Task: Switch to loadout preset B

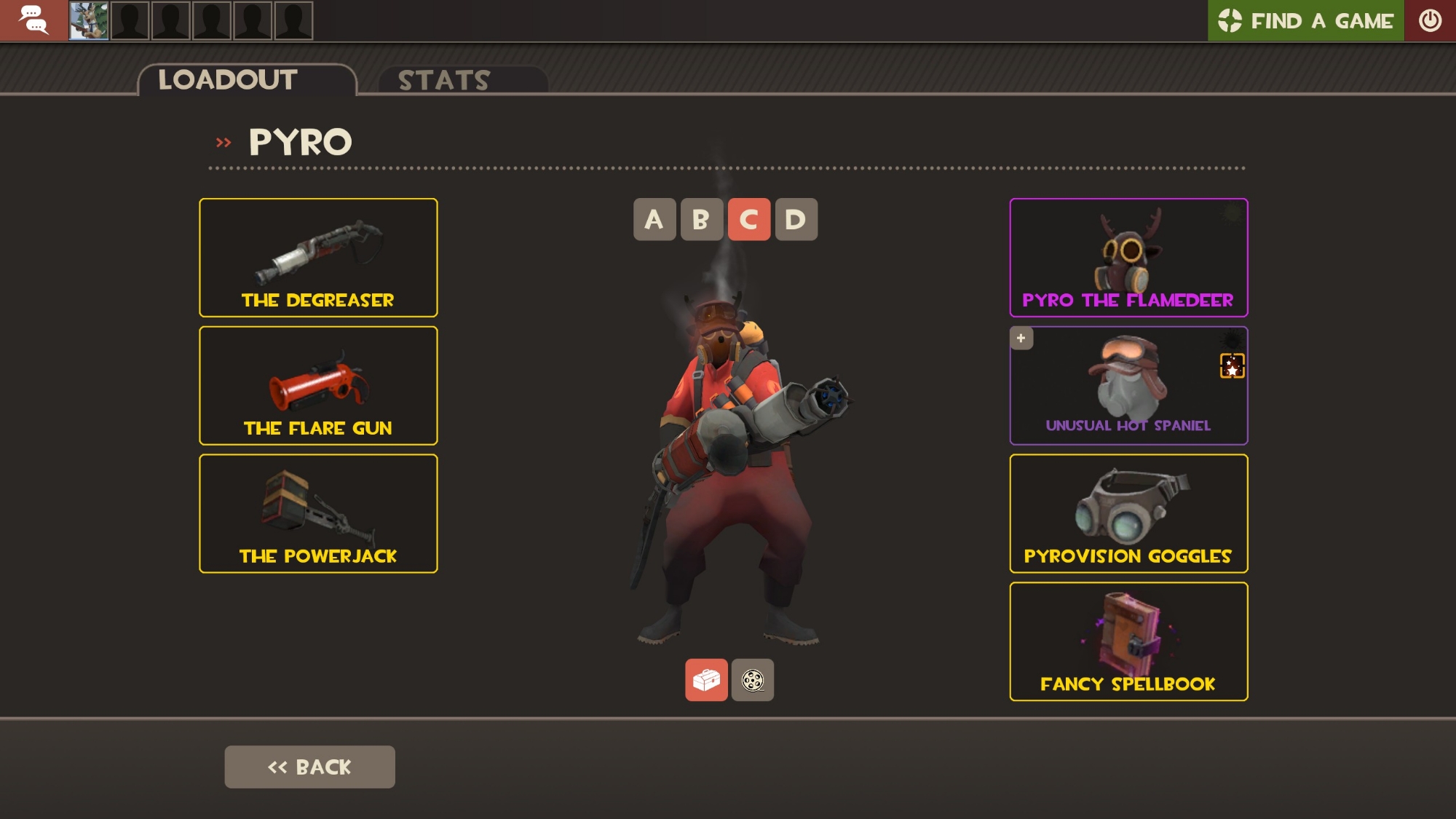Action: pyautogui.click(x=701, y=220)
